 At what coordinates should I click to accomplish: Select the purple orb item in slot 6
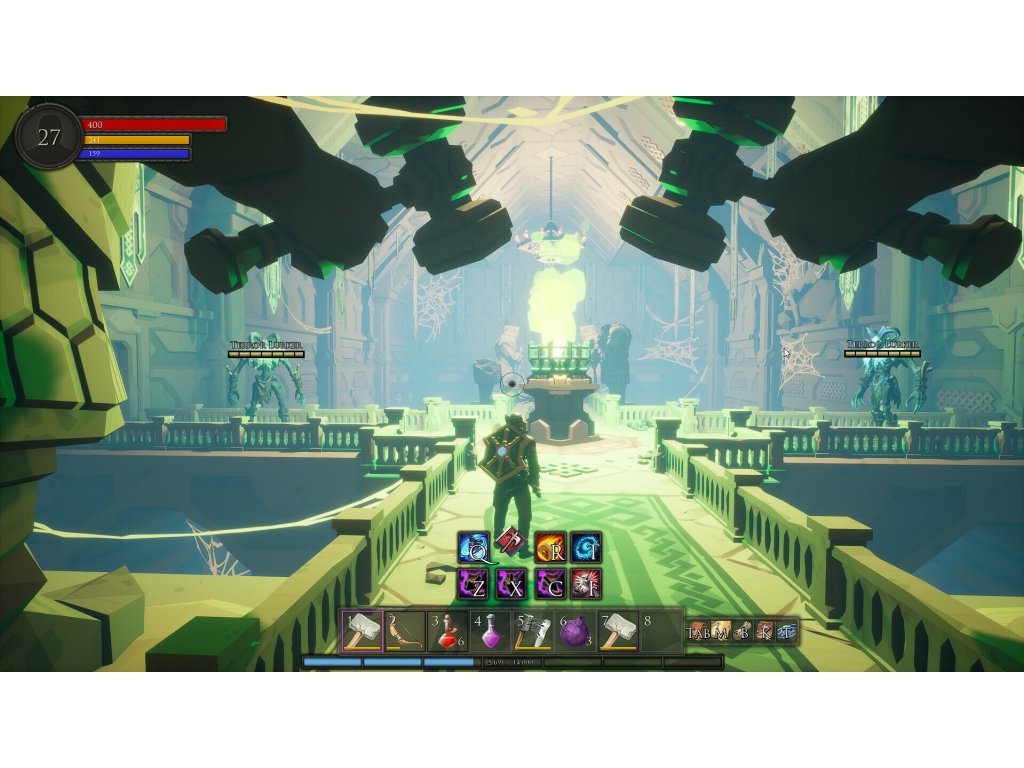[576, 630]
